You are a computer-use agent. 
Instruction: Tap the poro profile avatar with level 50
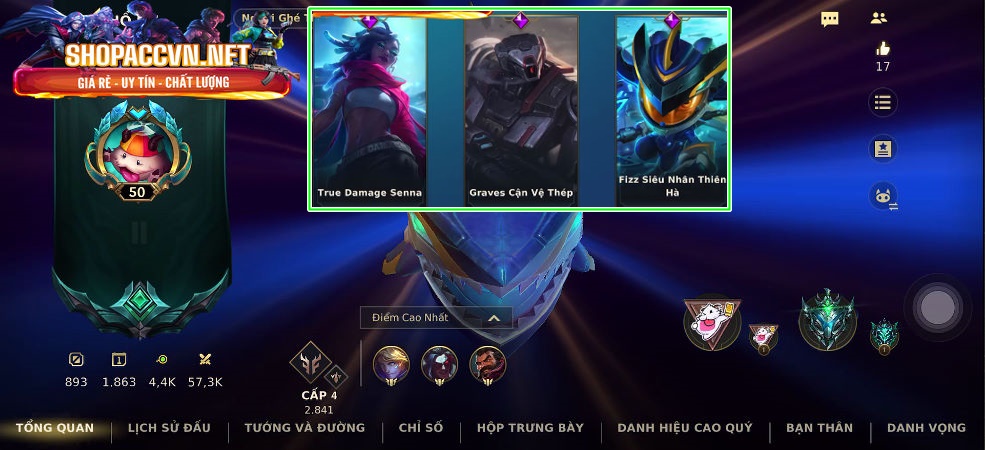tap(137, 152)
